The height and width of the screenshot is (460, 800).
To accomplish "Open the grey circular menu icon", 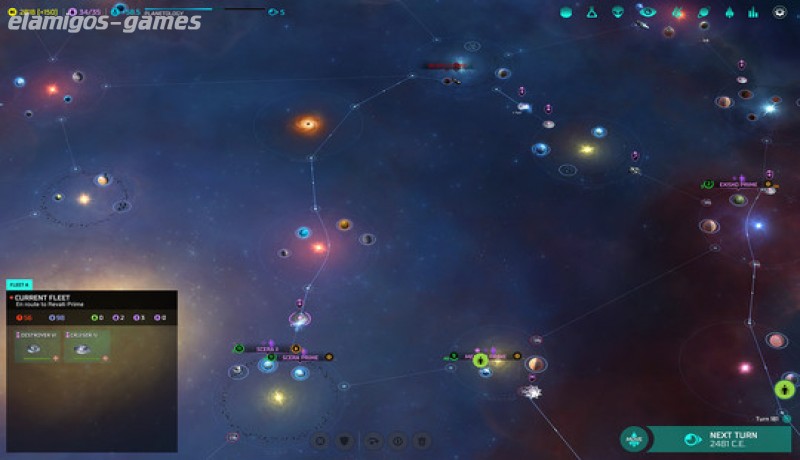I will [780, 12].
